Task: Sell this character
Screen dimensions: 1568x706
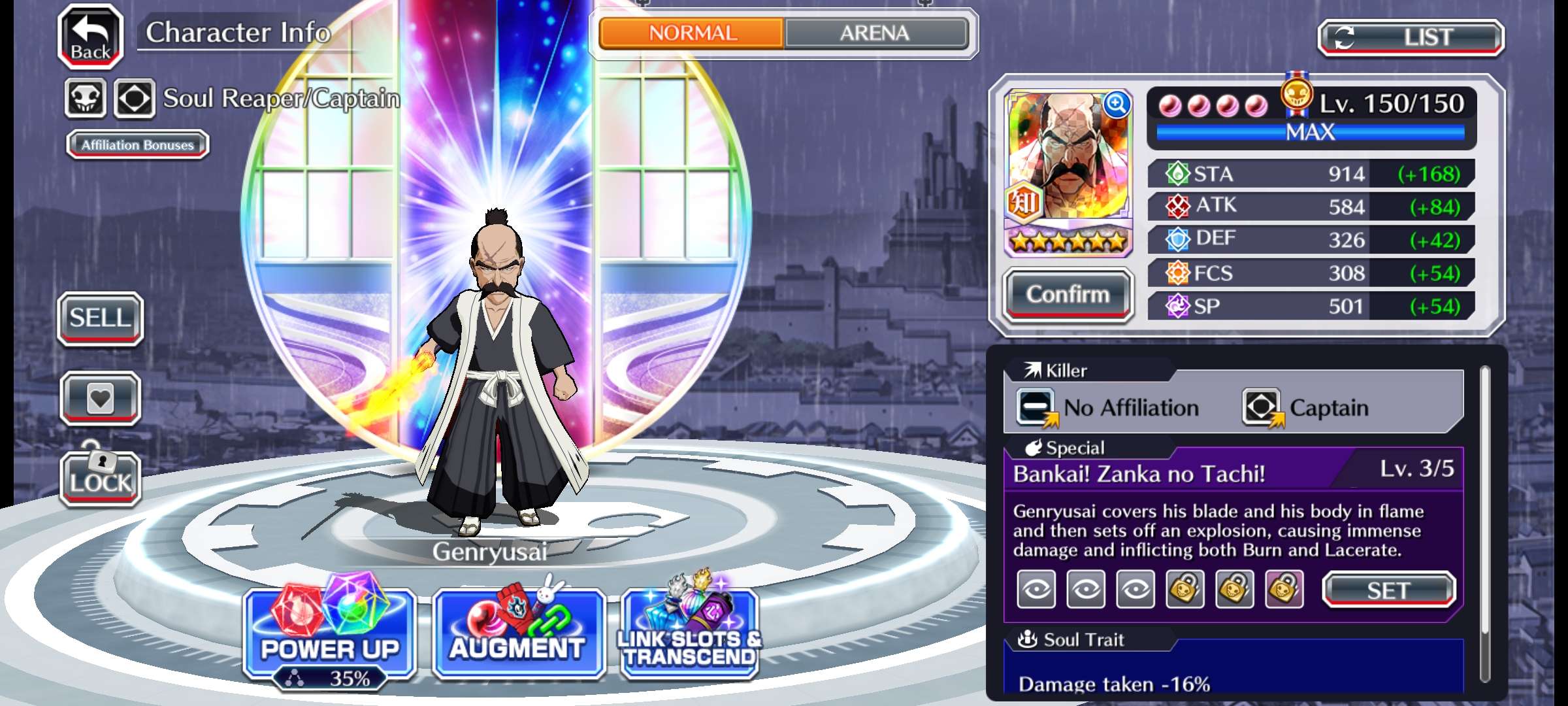Action: pos(100,318)
